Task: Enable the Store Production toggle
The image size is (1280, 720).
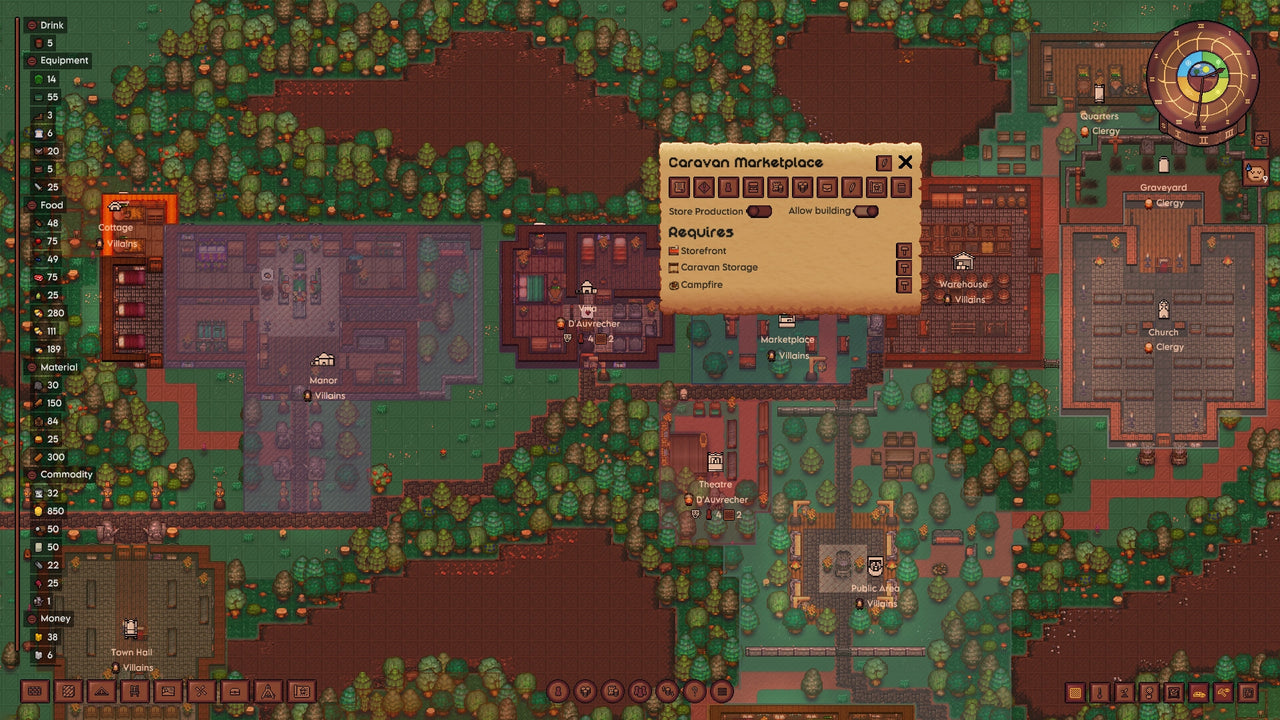Action: tap(760, 211)
